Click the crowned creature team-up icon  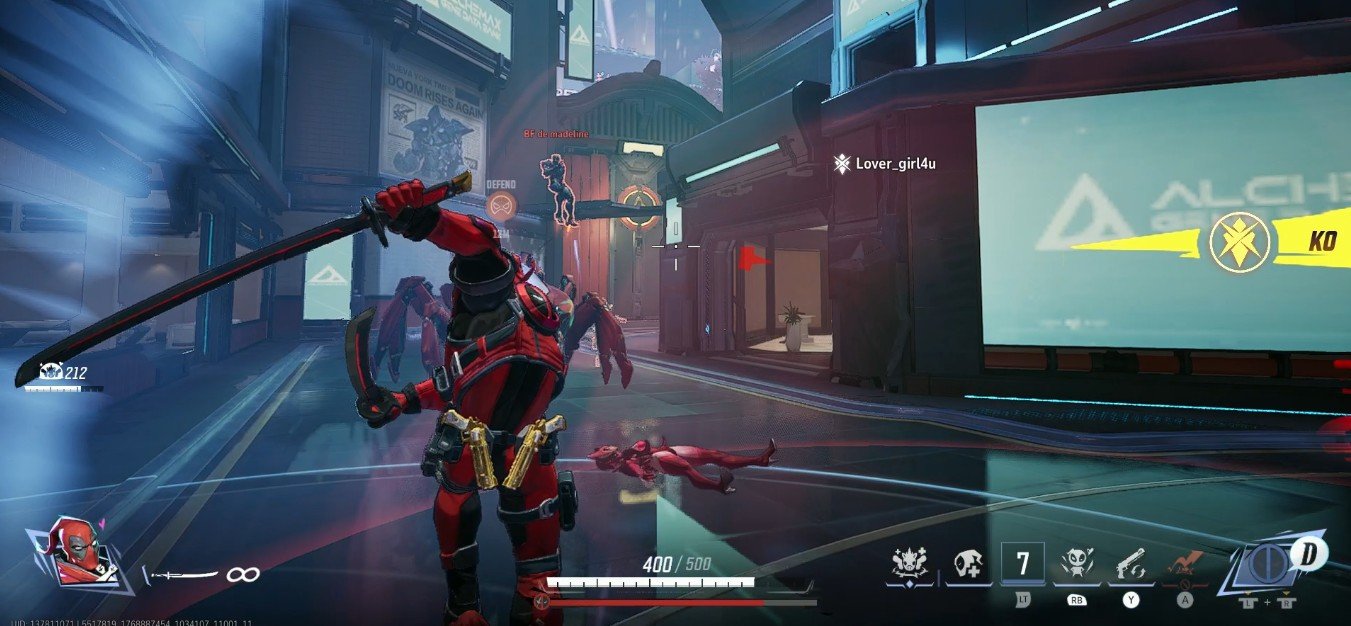click(910, 565)
